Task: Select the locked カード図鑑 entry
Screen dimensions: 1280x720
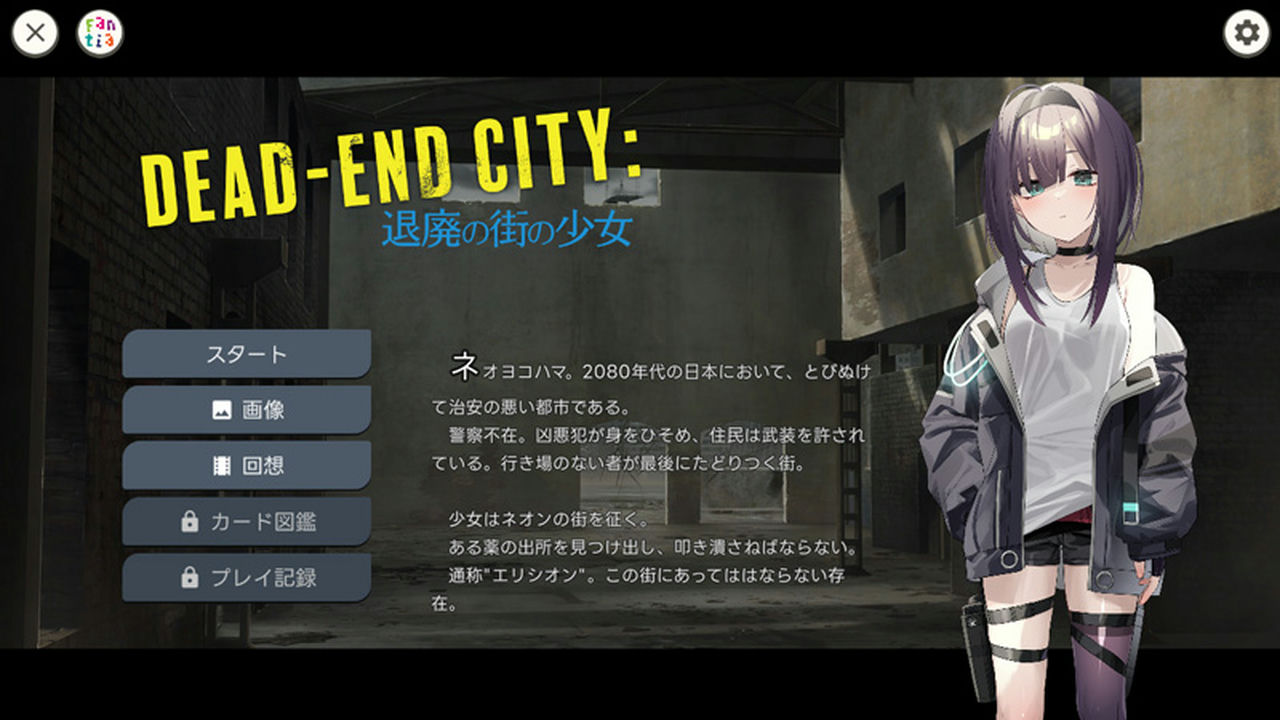Action: click(245, 521)
